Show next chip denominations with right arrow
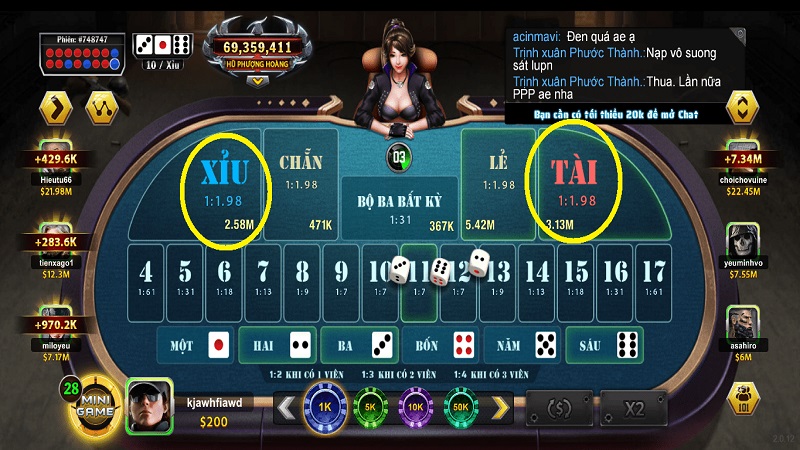 pos(500,408)
